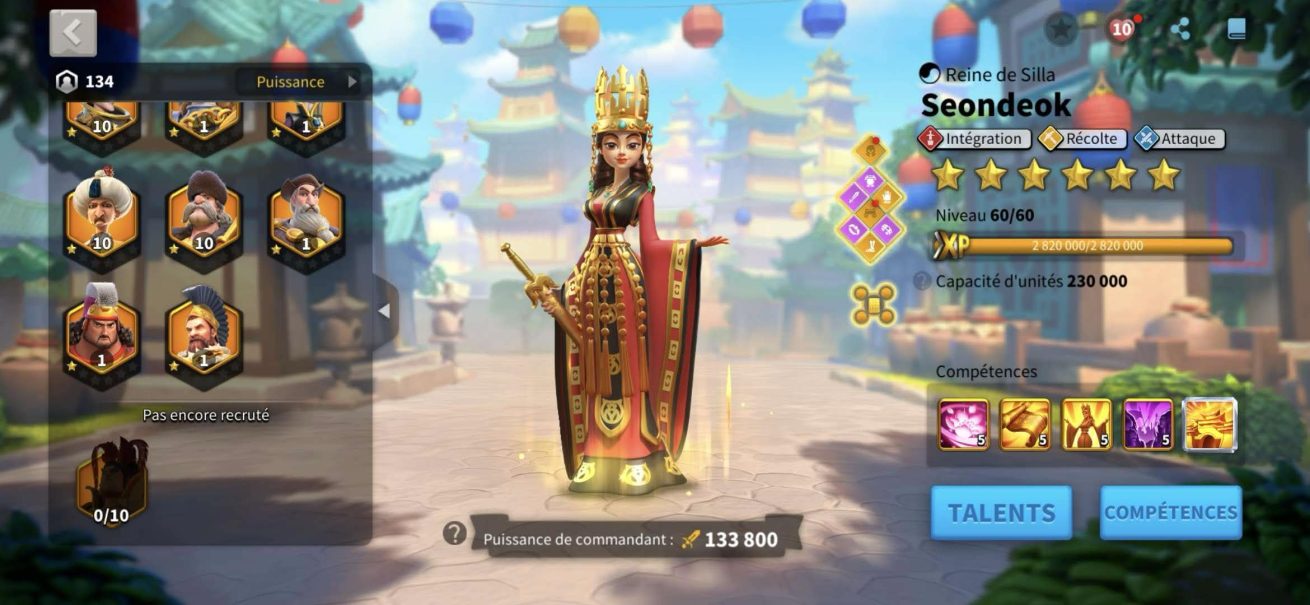Screen dimensions: 1310x605
Task: Open the blue book commander guide
Action: (x=1237, y=29)
